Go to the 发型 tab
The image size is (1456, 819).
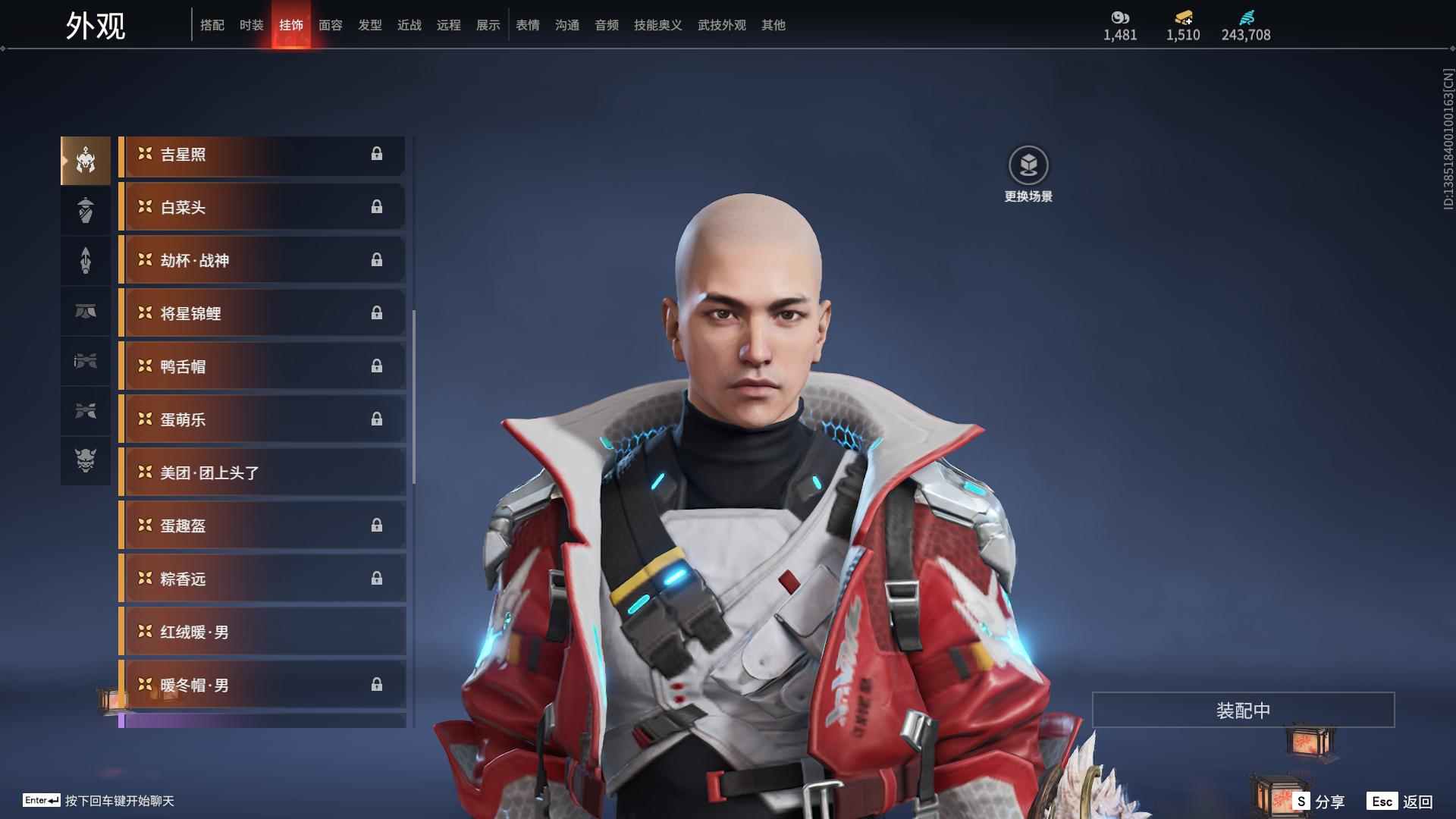[x=369, y=25]
